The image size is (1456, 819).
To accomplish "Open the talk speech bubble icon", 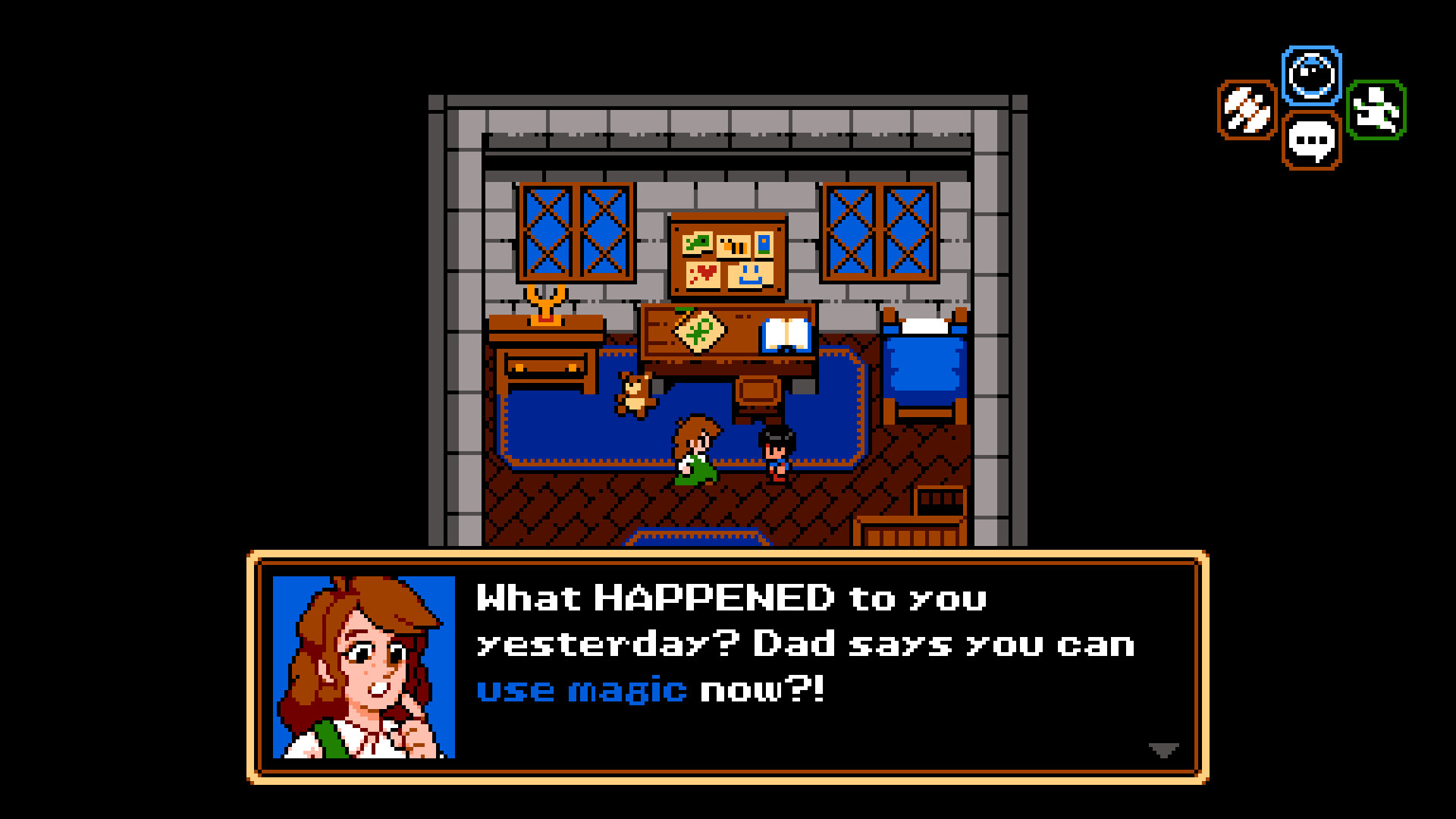I will (1310, 139).
